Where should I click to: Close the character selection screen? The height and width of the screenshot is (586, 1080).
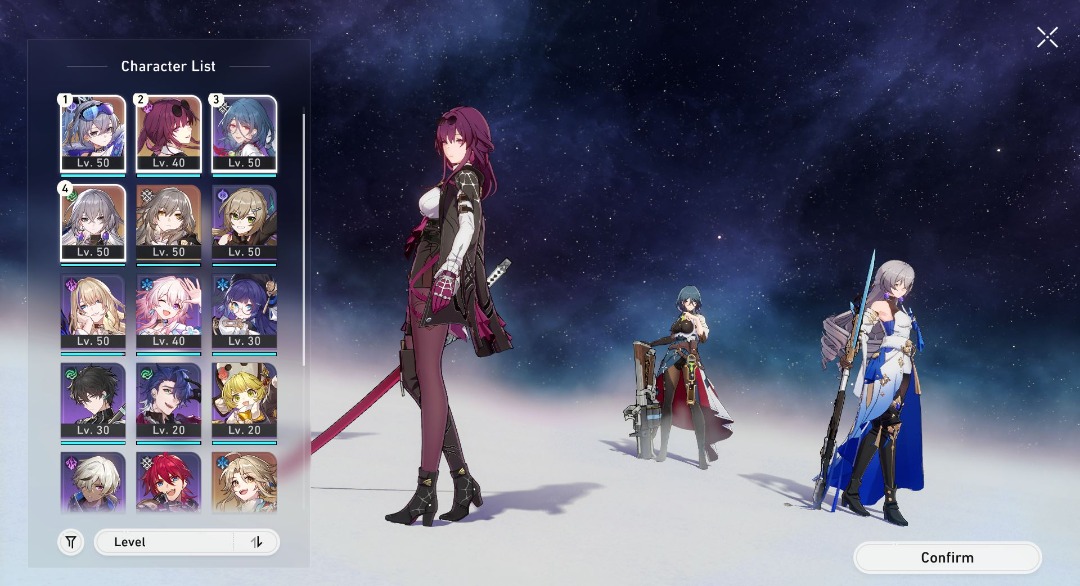[1047, 38]
